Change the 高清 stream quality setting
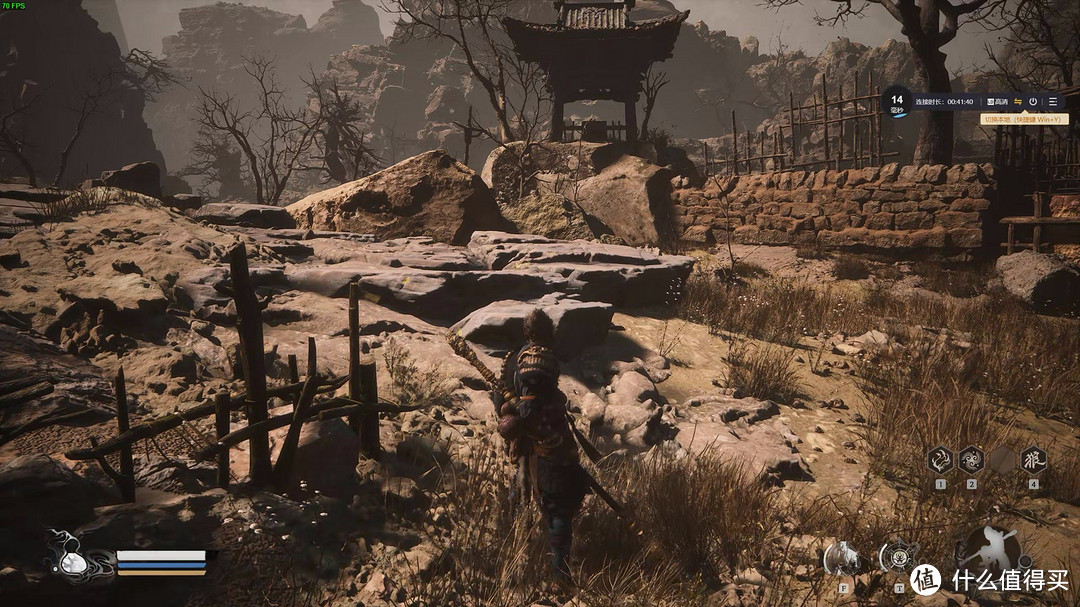The image size is (1080, 607). point(996,102)
